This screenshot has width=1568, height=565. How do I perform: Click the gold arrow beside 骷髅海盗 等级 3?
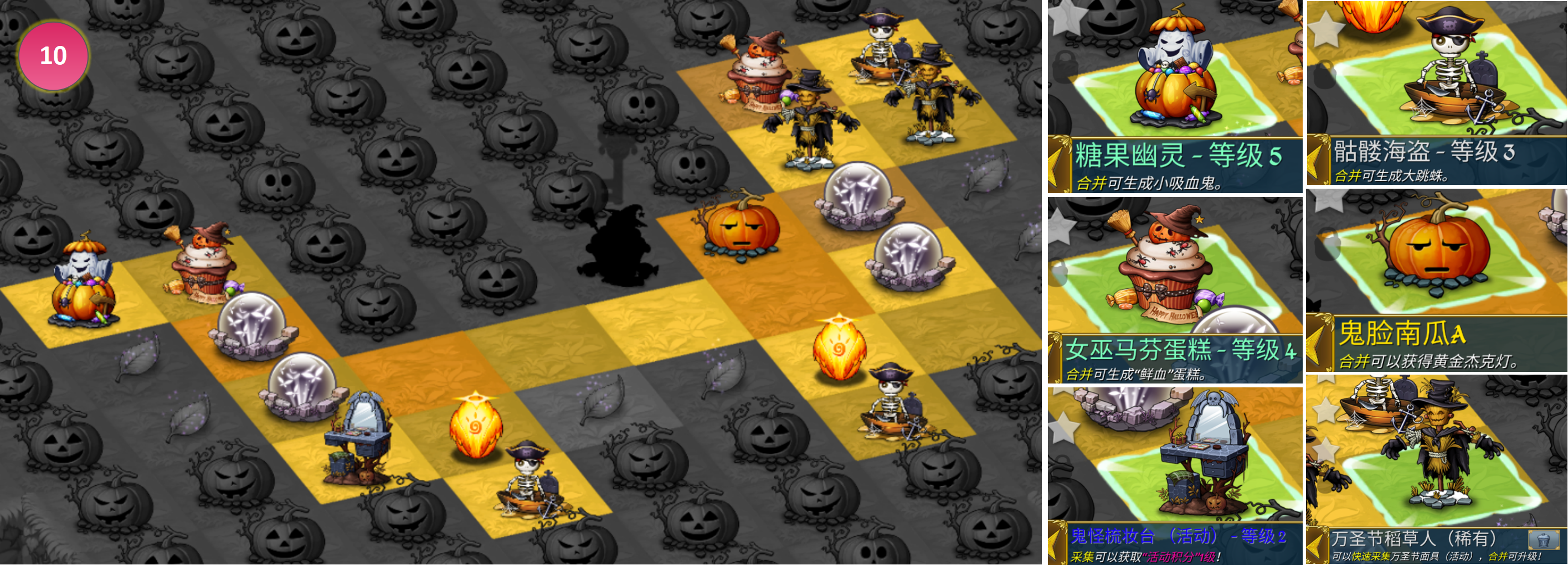pyautogui.click(x=1318, y=160)
